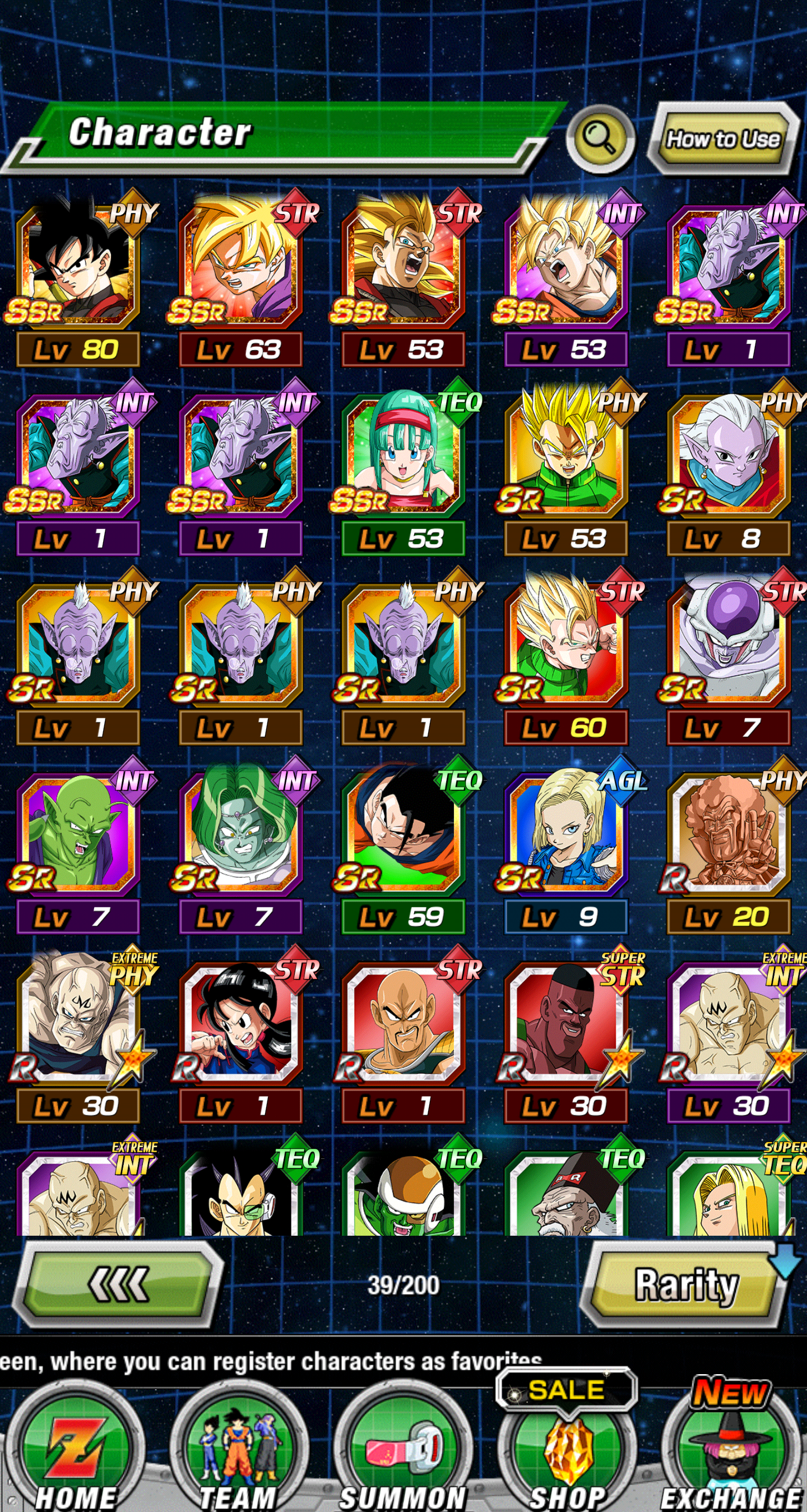Open the Team menu
This screenshot has width=807, height=1512.
coord(239,1449)
